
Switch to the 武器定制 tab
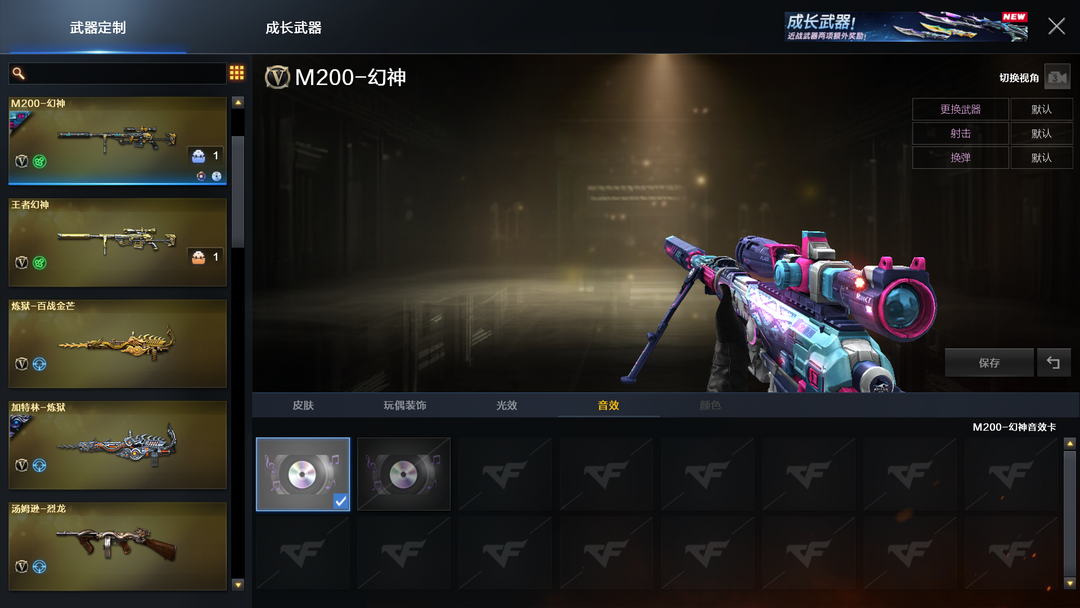coord(98,28)
